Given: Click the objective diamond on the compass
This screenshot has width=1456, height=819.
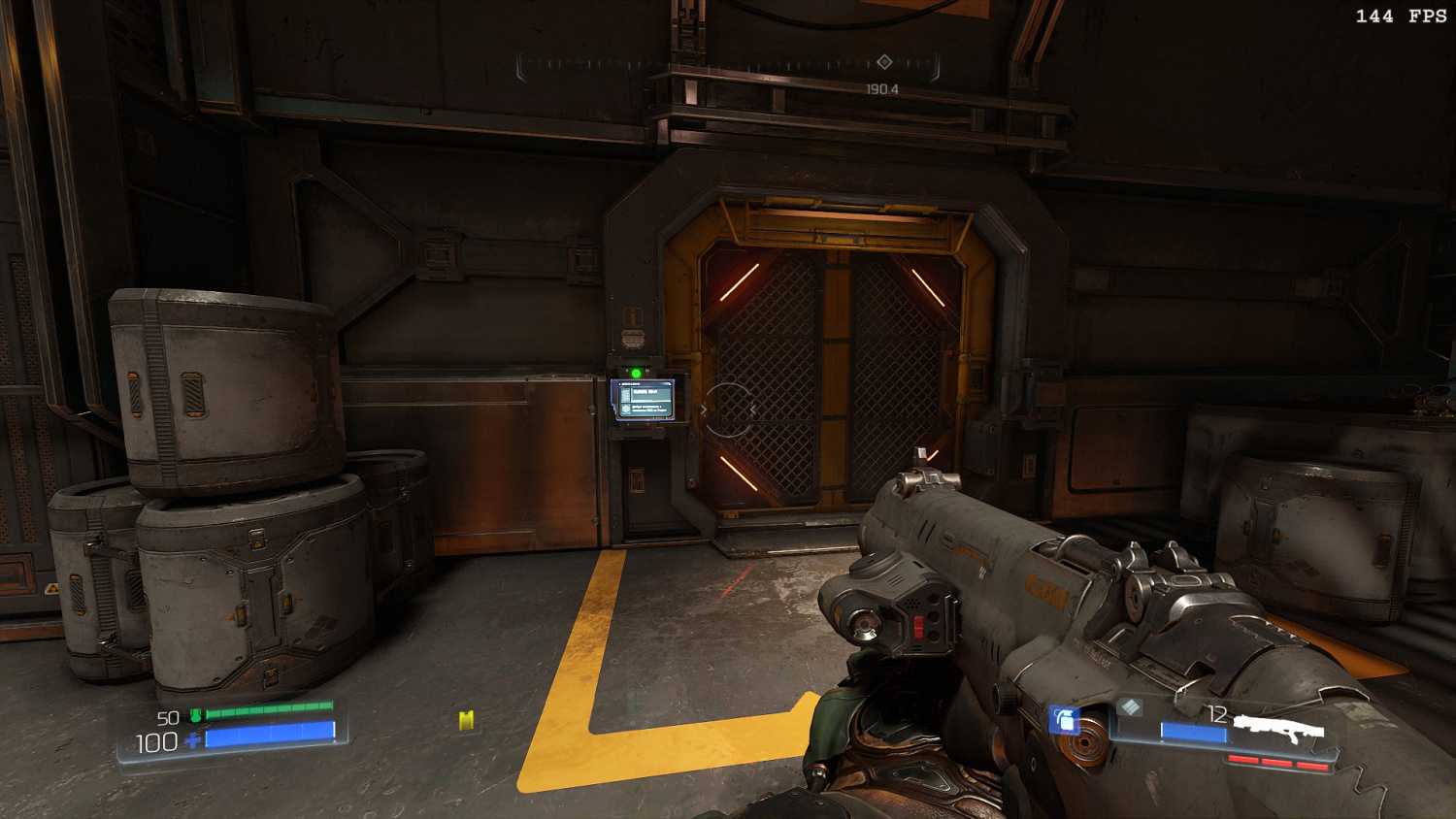Looking at the screenshot, I should (x=884, y=62).
